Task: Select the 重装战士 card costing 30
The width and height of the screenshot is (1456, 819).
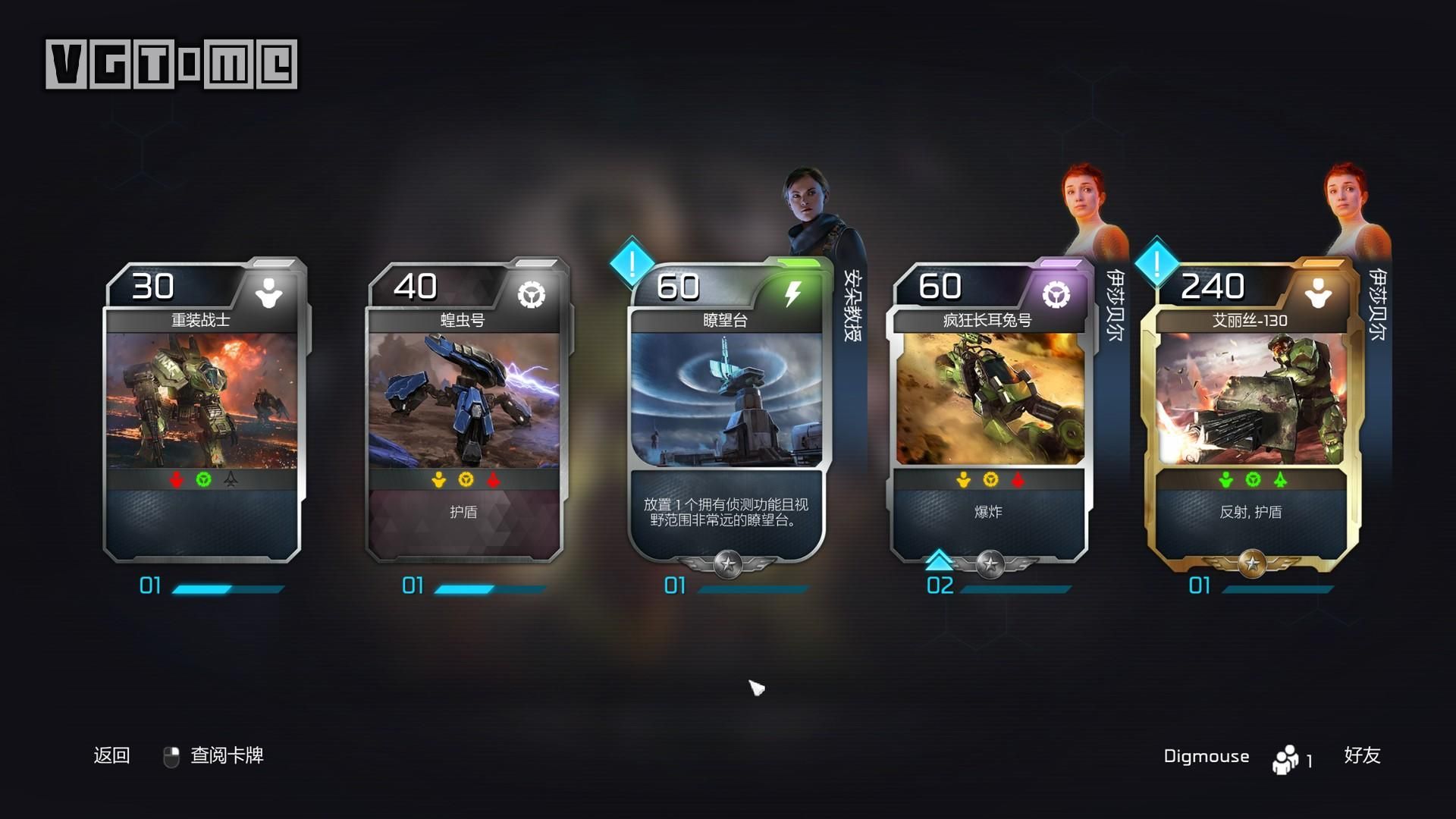Action: [202, 409]
